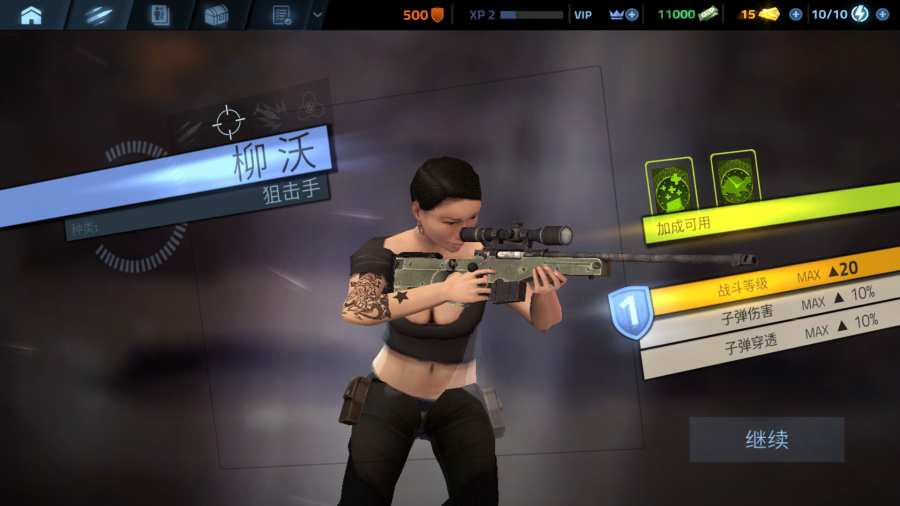Select the green clock boost card
Viewport: 900px width, 506px height.
click(x=735, y=180)
